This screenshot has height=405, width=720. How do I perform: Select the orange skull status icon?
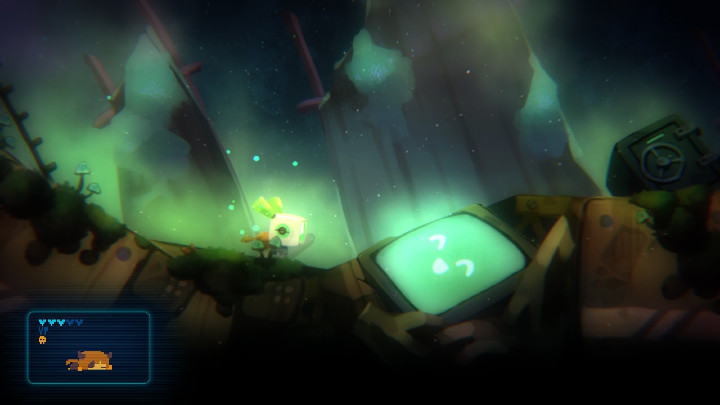point(43,340)
